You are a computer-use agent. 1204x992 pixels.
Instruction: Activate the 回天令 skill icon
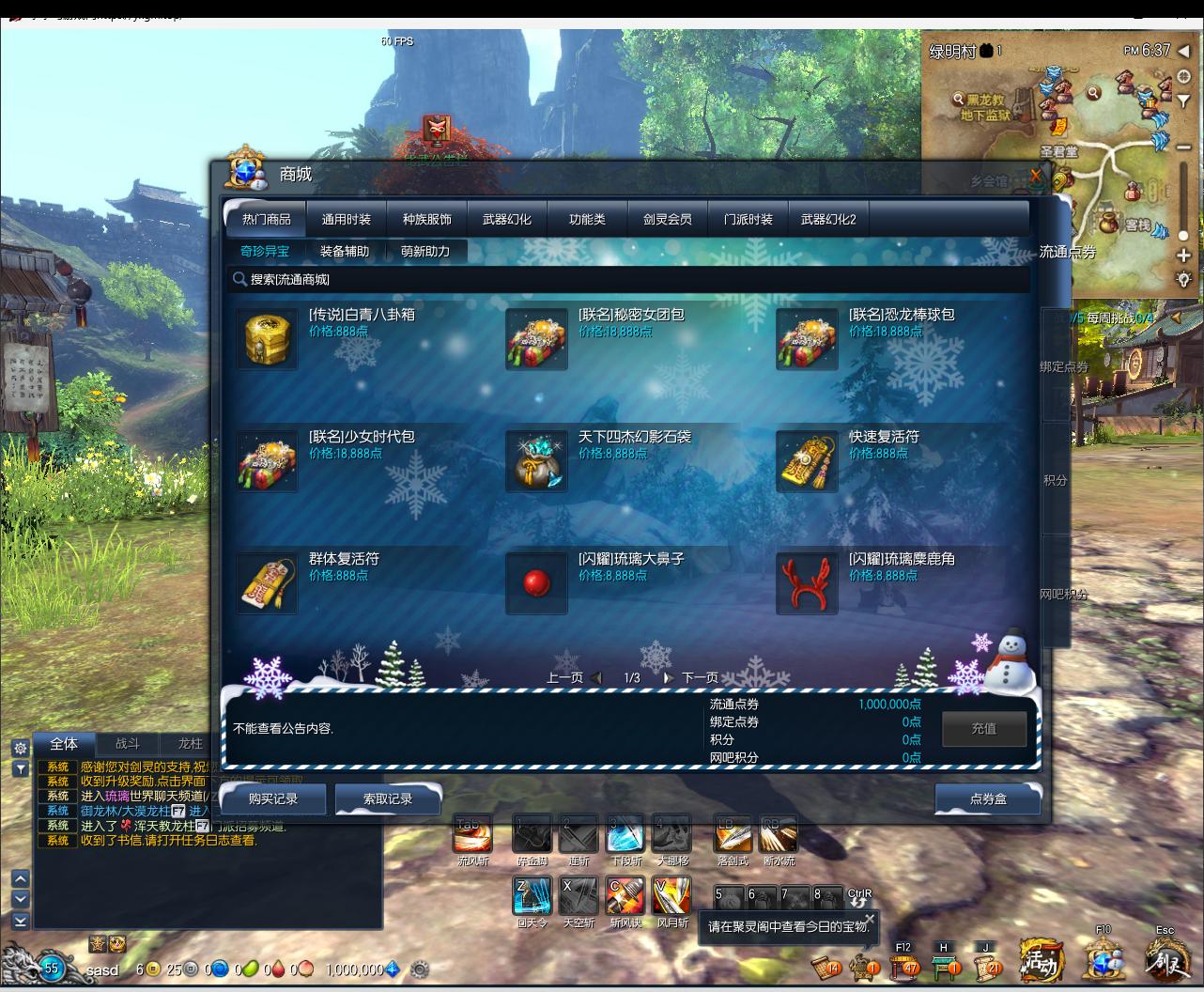(532, 895)
